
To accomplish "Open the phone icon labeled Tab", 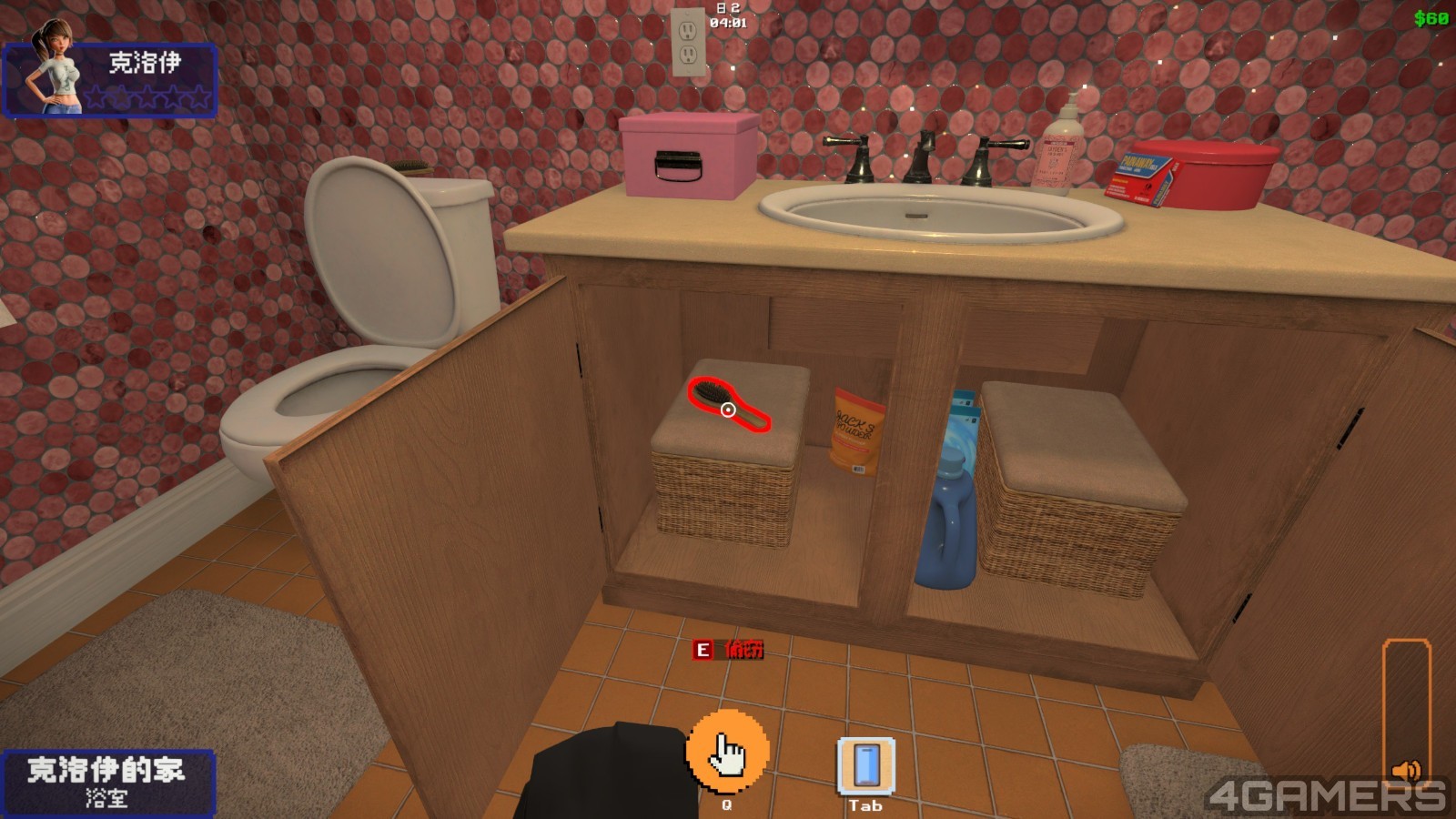I will (864, 764).
